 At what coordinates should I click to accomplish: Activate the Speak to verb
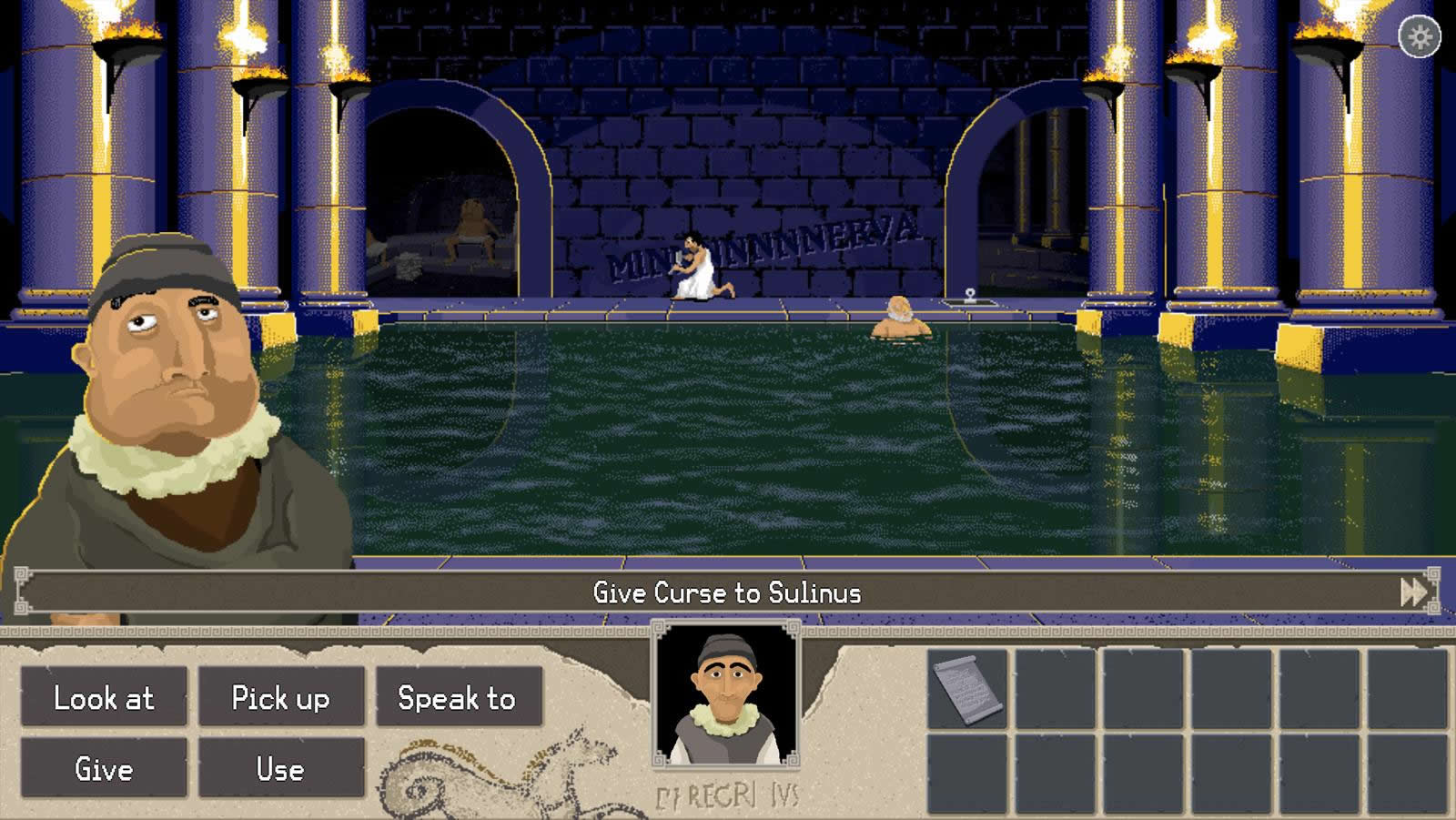coord(458,697)
